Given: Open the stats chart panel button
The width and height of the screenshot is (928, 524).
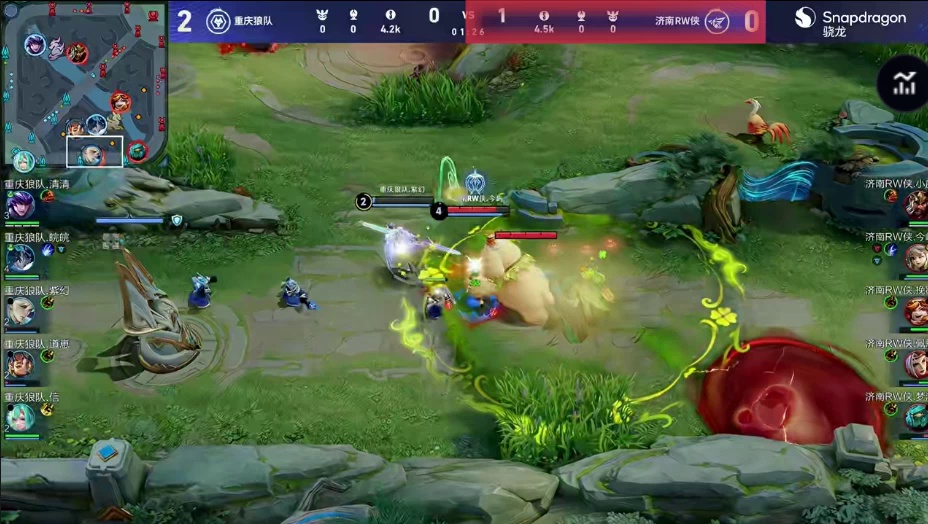Looking at the screenshot, I should point(904,84).
